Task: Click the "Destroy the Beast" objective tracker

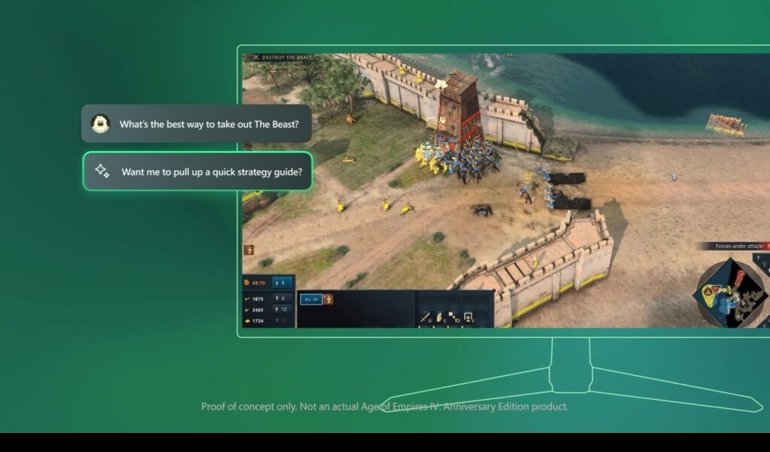Action: point(281,58)
